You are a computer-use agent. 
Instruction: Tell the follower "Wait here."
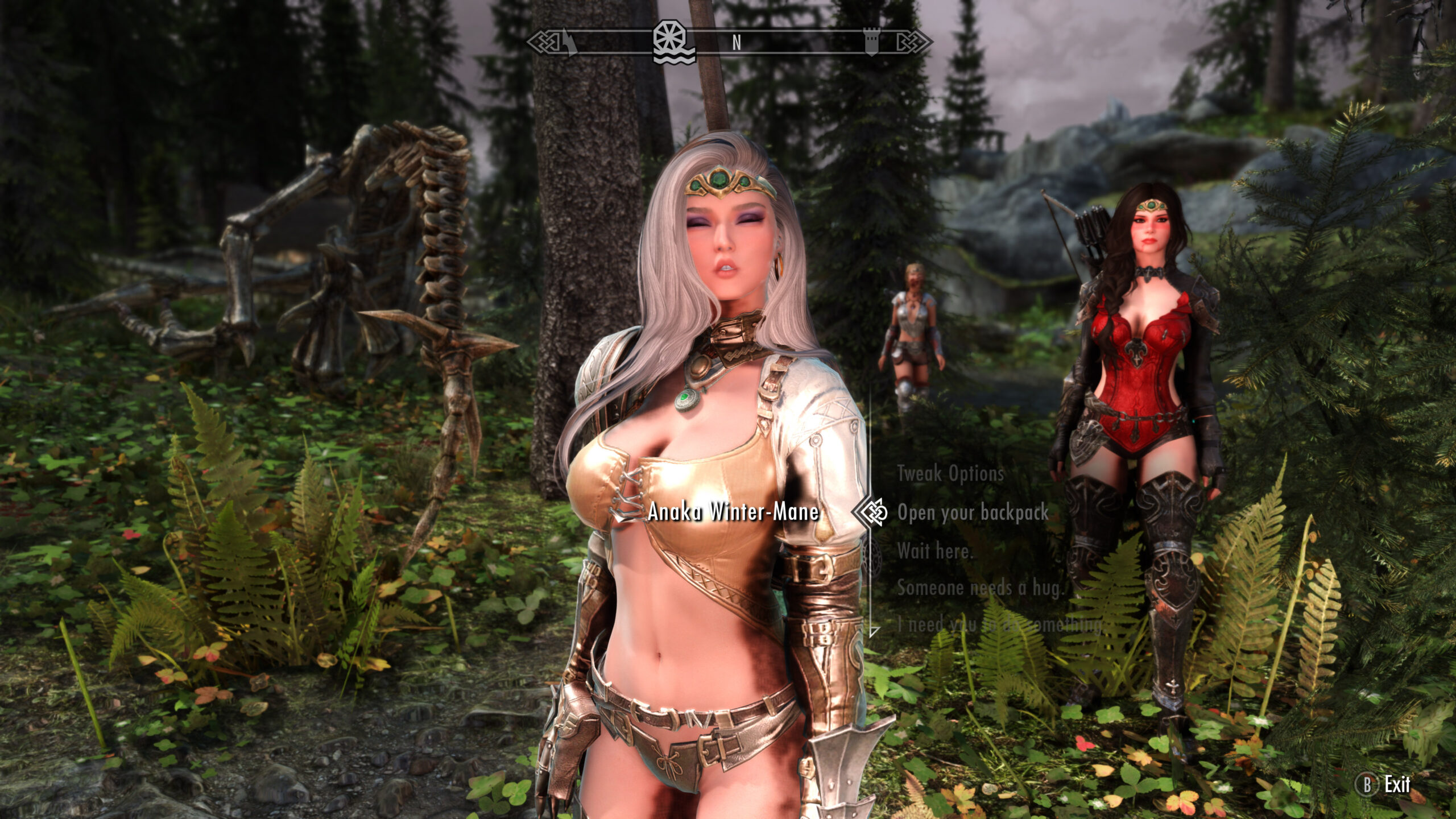pos(934,551)
